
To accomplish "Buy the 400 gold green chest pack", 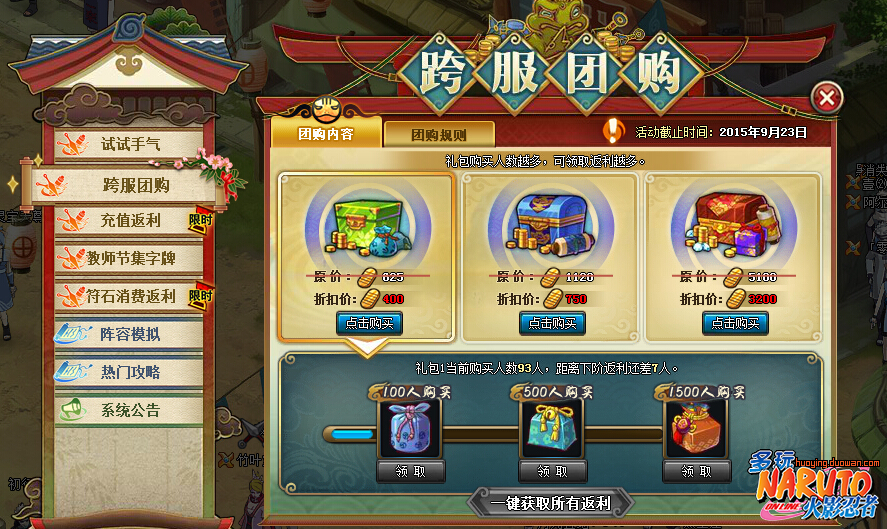I will tap(369, 323).
